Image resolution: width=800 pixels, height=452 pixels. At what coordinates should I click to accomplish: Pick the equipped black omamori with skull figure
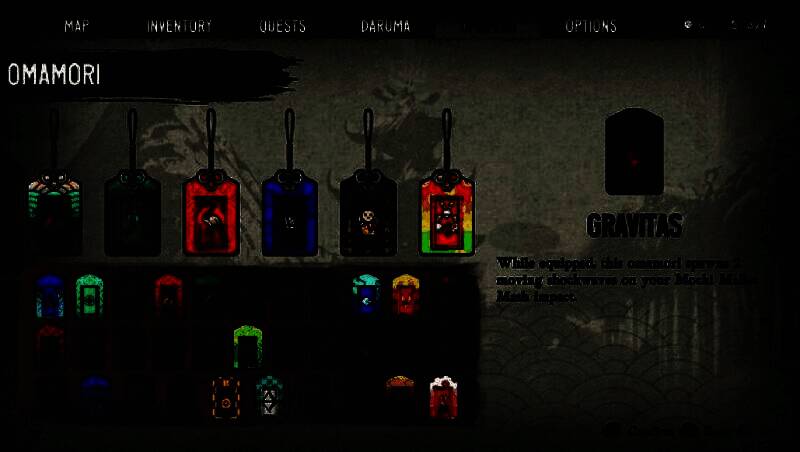pos(368,215)
